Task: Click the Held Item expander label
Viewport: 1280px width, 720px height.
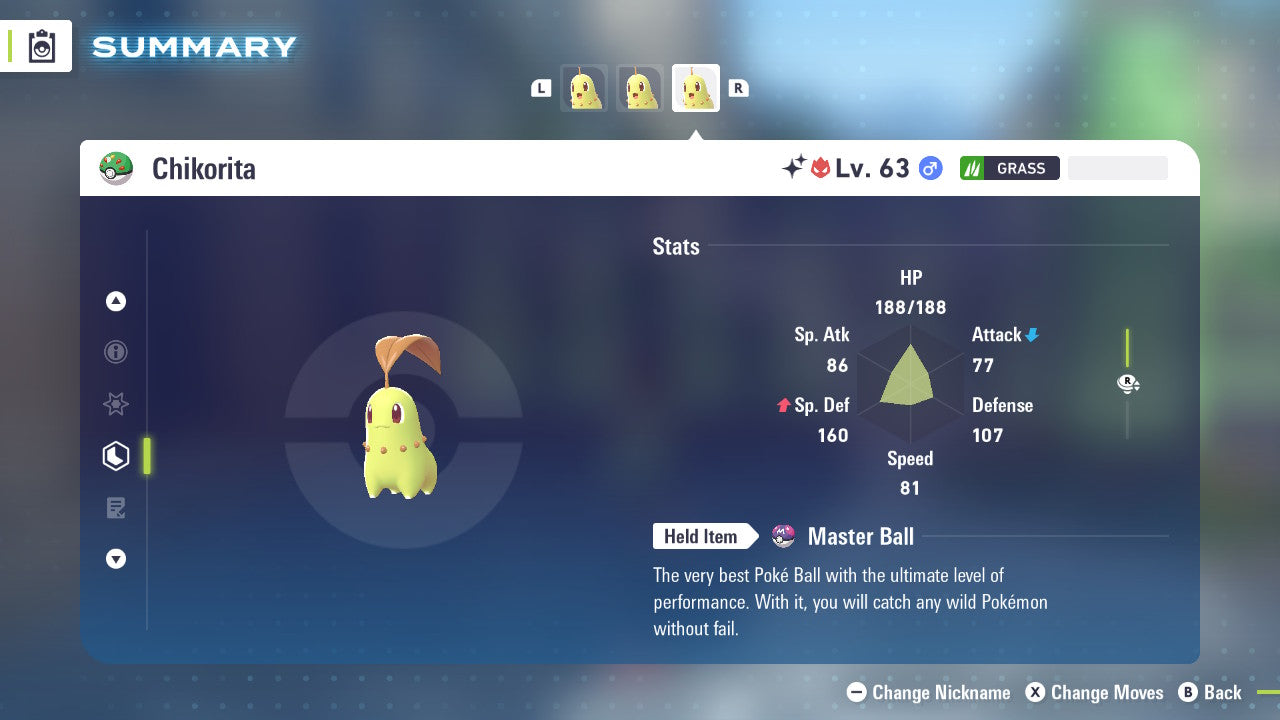Action: pyautogui.click(x=700, y=536)
